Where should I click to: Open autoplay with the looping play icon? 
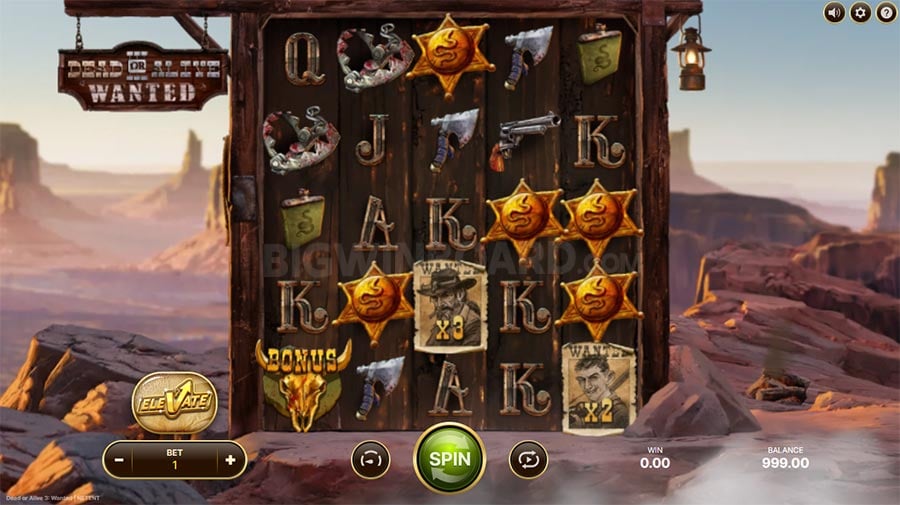528,459
